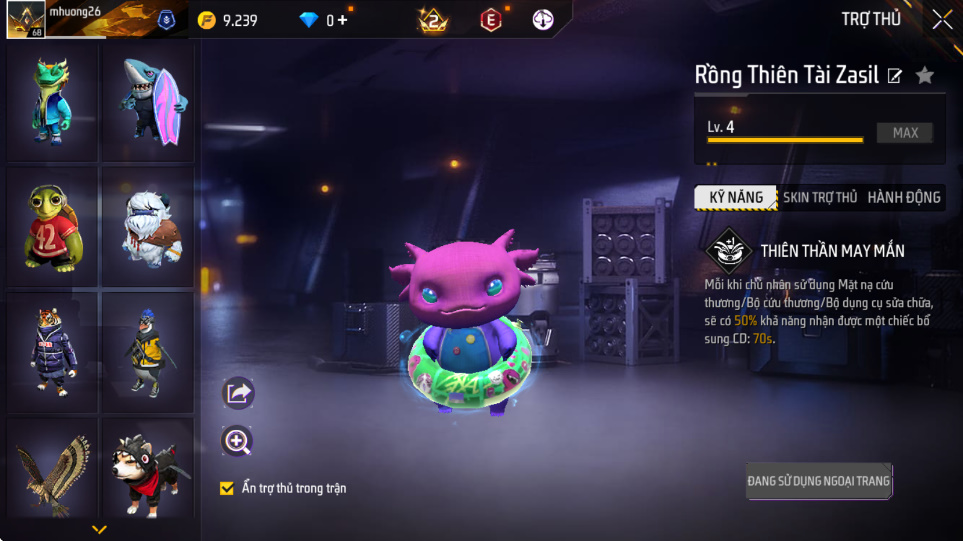Select the KỸ NĂNG tab
963x541 pixels.
[x=736, y=198]
